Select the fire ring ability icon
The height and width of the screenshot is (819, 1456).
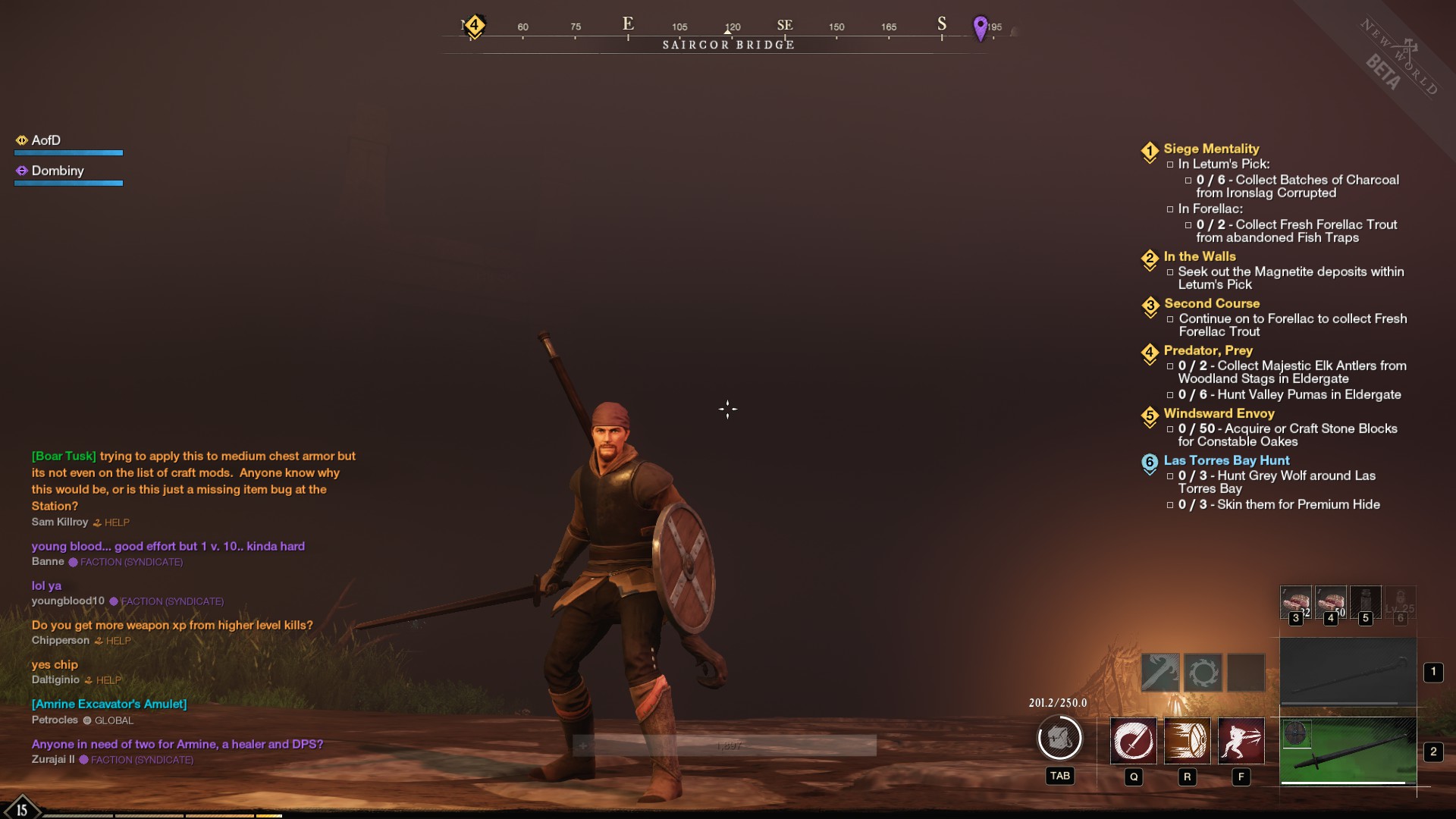pyautogui.click(x=1203, y=672)
